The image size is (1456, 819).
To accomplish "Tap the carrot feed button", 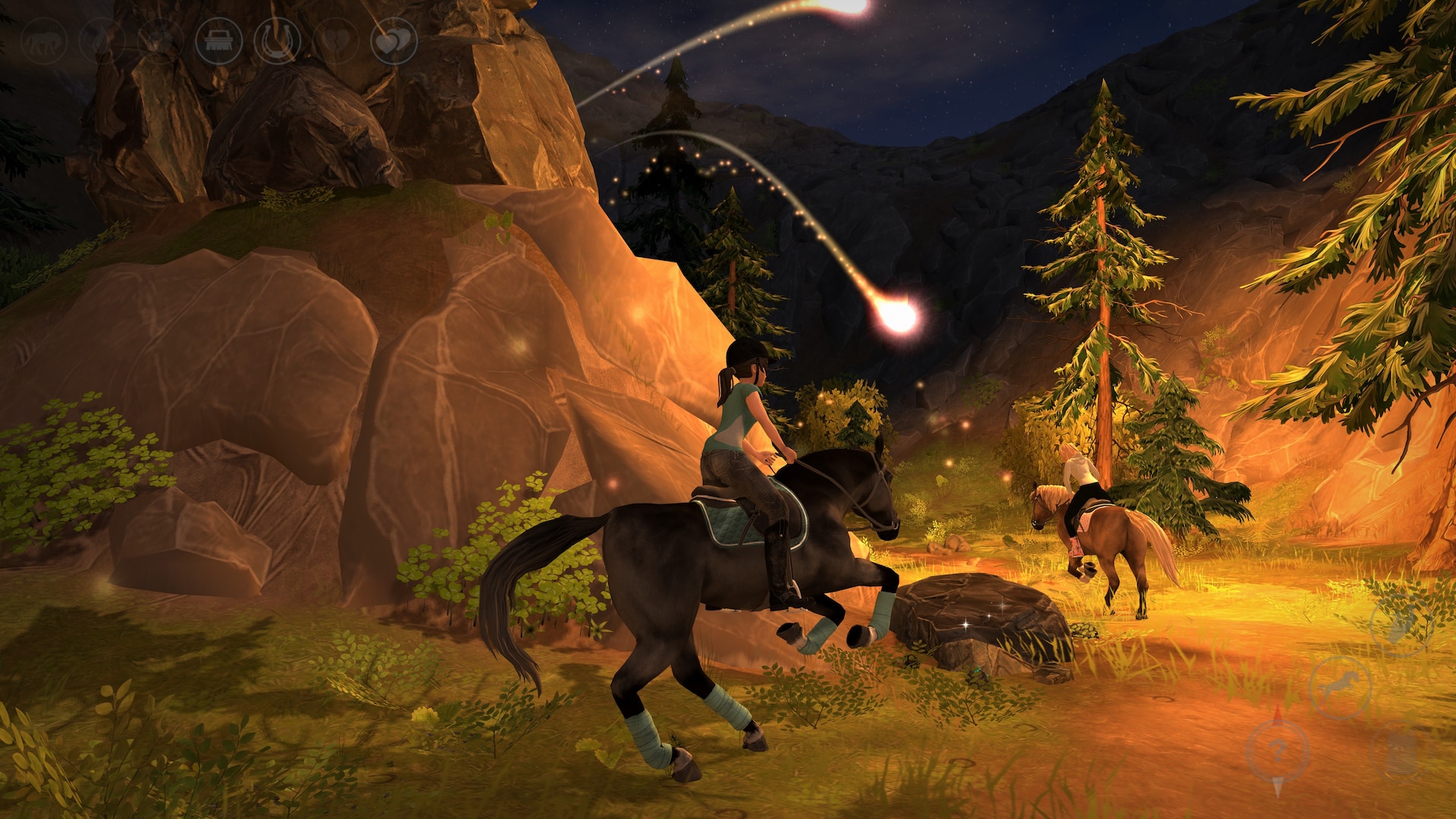I will [x=1400, y=624].
